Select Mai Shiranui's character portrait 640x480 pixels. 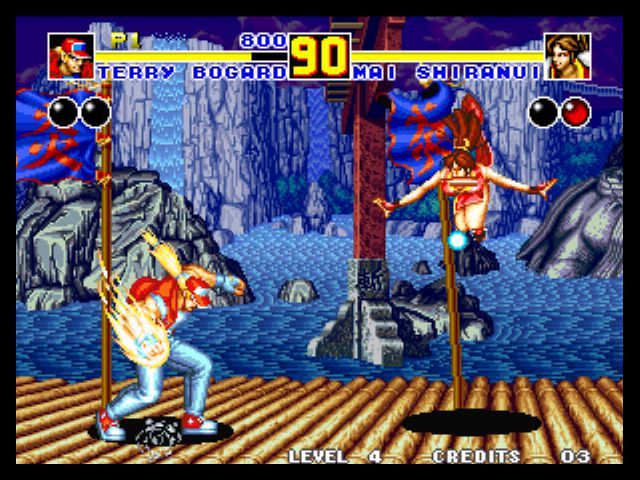click(x=567, y=56)
